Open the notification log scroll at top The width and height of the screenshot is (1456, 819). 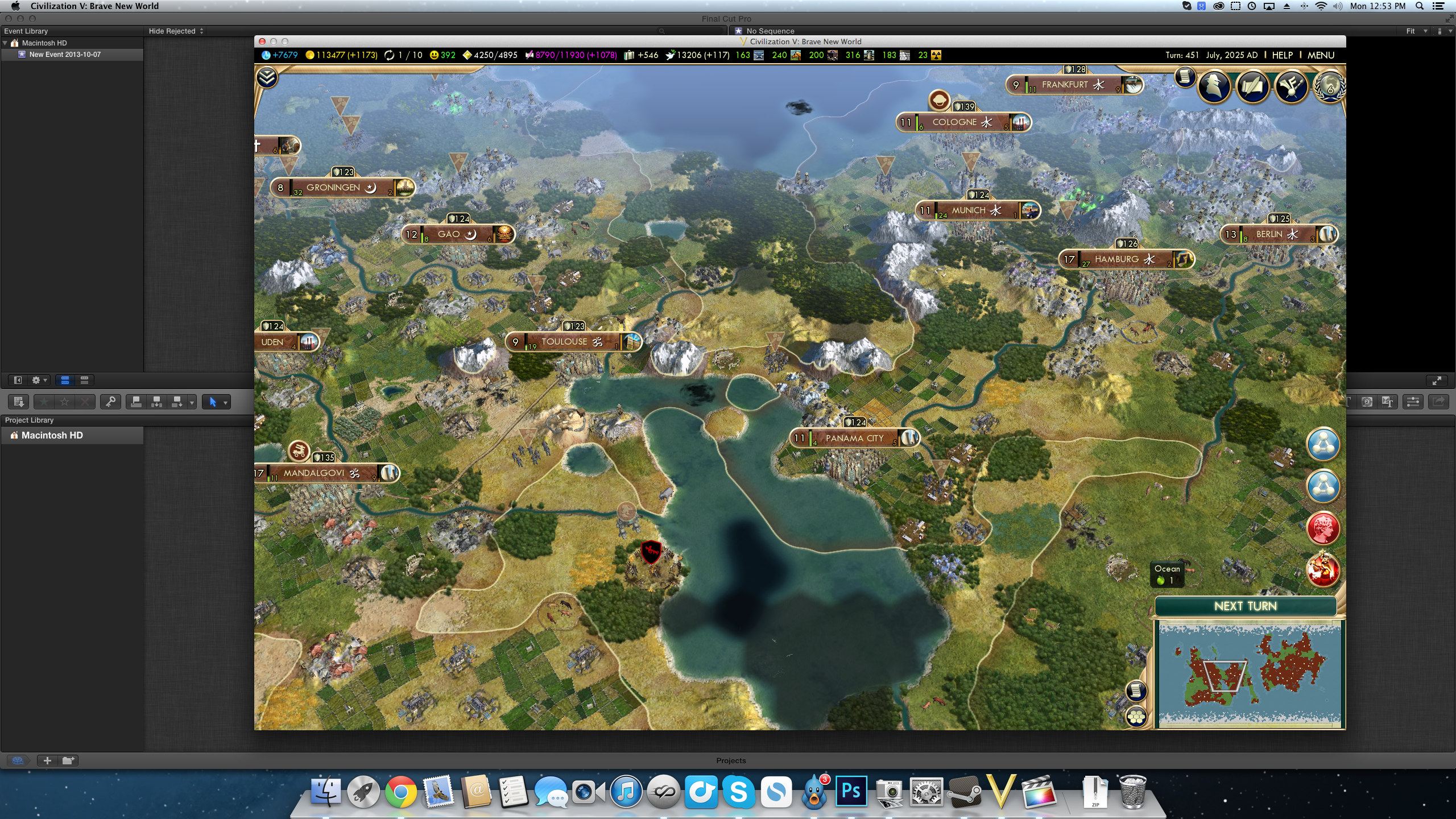(1185, 77)
